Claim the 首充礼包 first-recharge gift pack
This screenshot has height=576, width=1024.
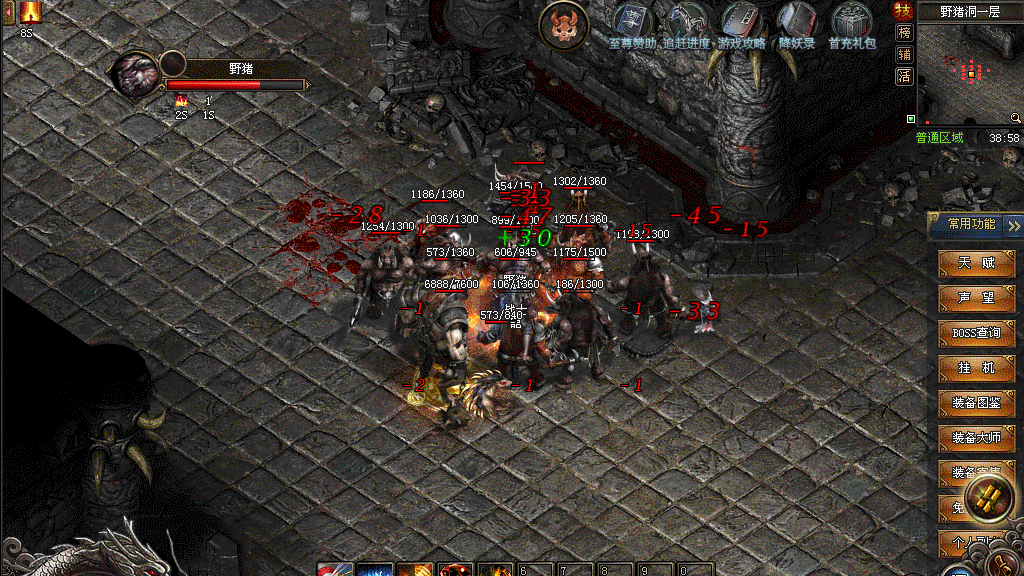pyautogui.click(x=852, y=24)
